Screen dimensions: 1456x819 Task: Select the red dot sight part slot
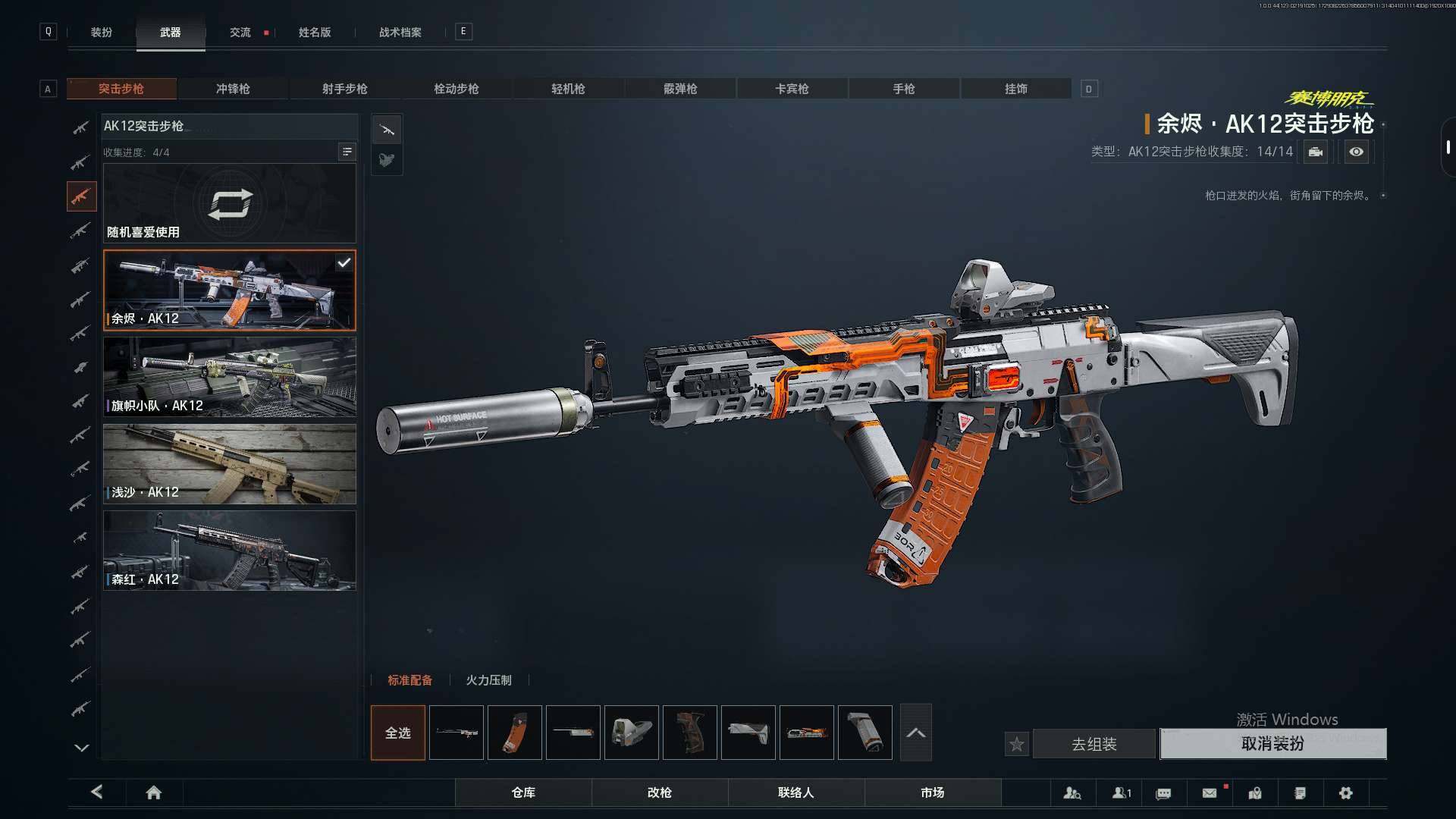coord(632,733)
